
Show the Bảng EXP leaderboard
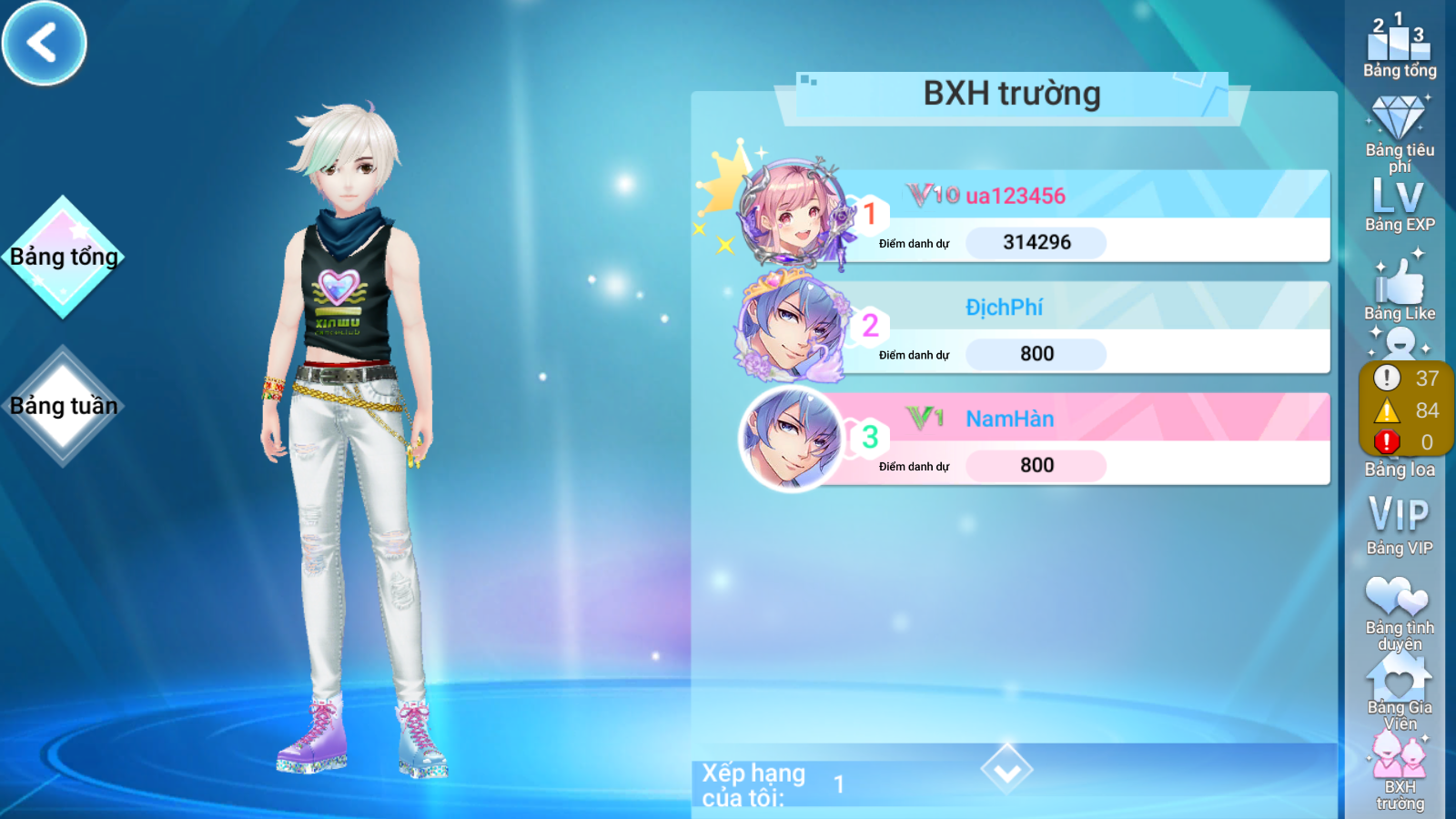pyautogui.click(x=1399, y=206)
